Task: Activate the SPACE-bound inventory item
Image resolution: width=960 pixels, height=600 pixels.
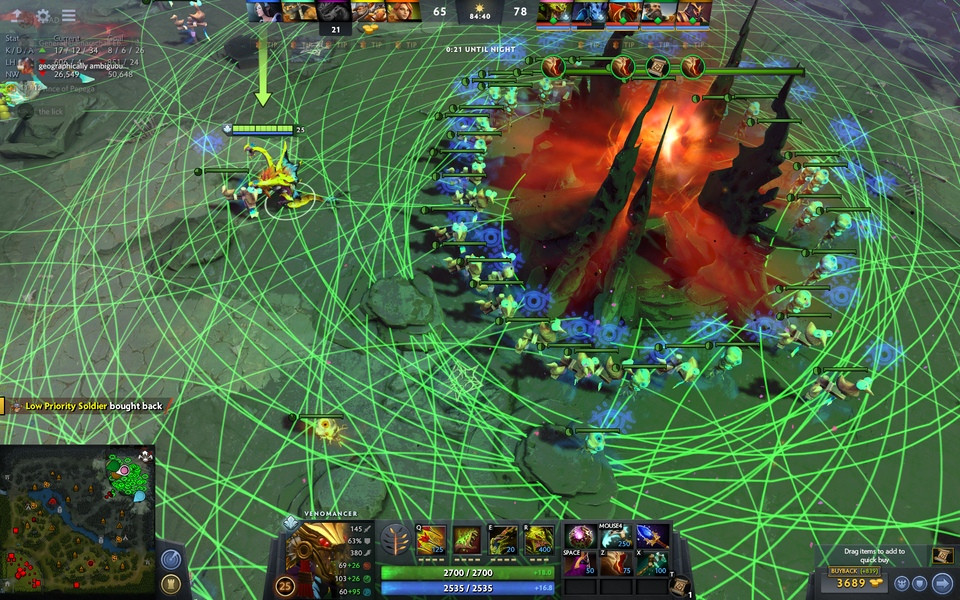Action: point(581,563)
